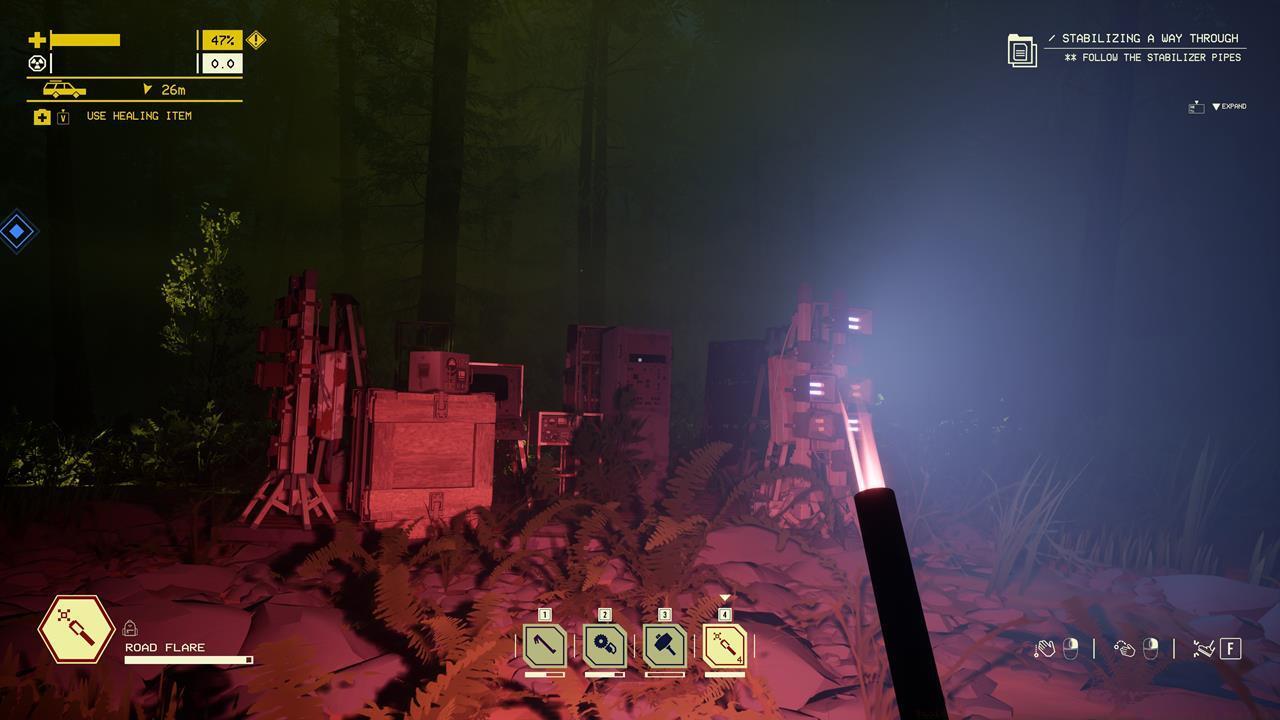Click the road flare hexagon indicator bottom-left
The image size is (1280, 720).
pyautogui.click(x=75, y=630)
